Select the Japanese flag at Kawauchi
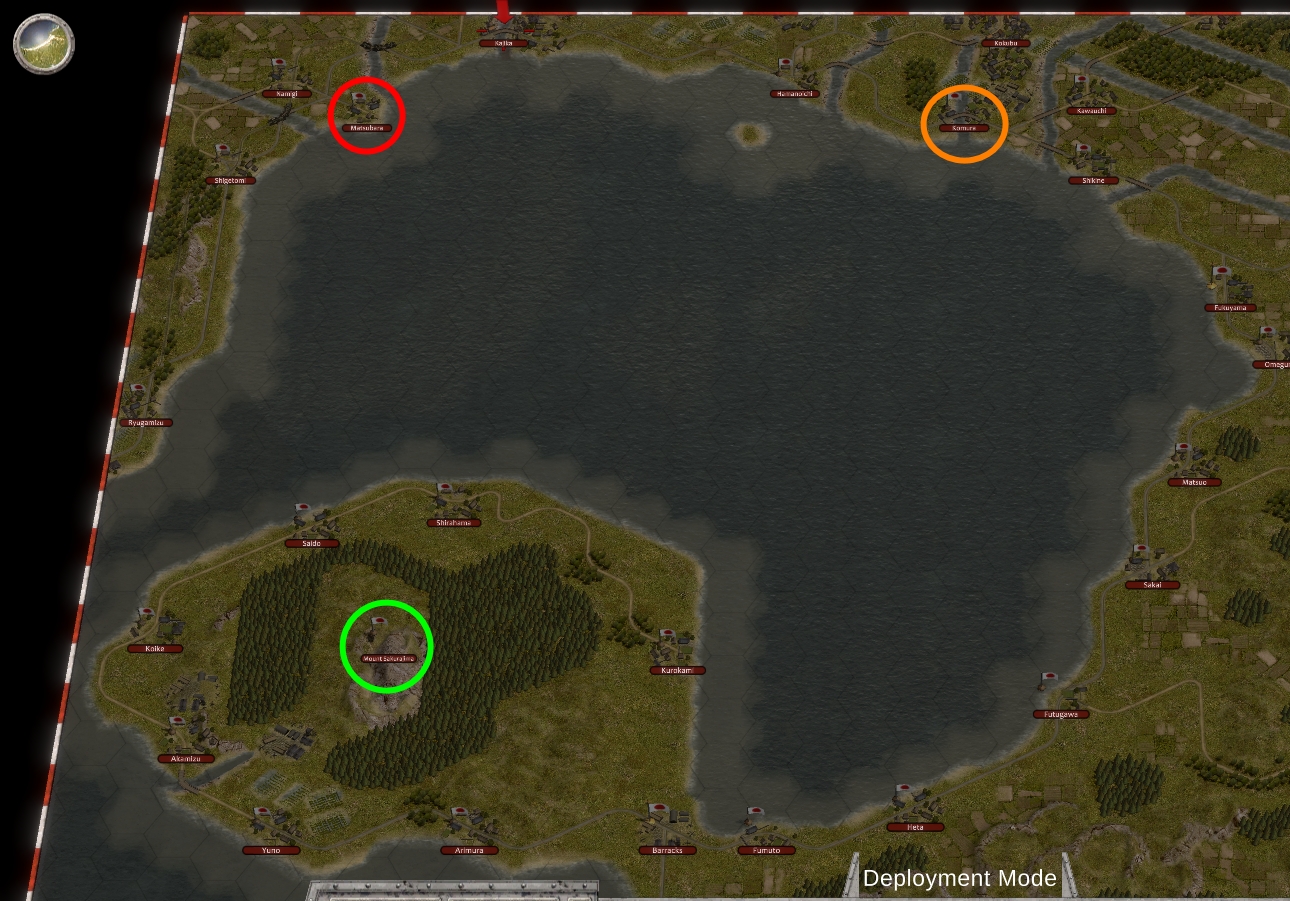This screenshot has height=901, width=1290. [1082, 79]
